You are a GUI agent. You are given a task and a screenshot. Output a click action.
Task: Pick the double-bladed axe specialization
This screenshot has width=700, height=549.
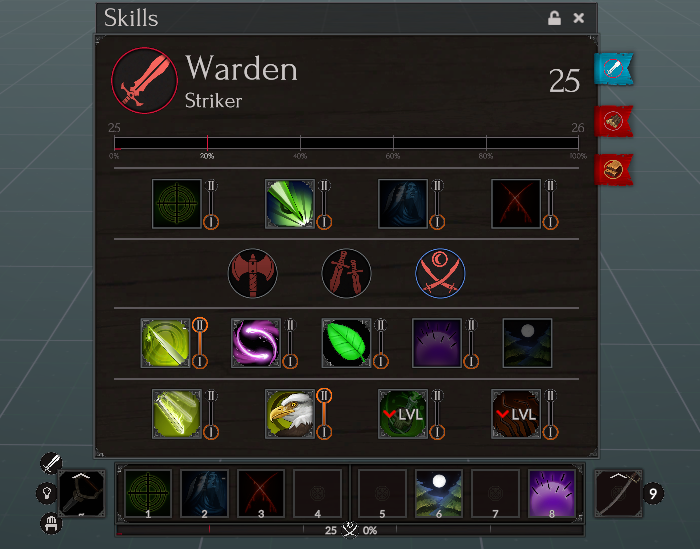252,273
